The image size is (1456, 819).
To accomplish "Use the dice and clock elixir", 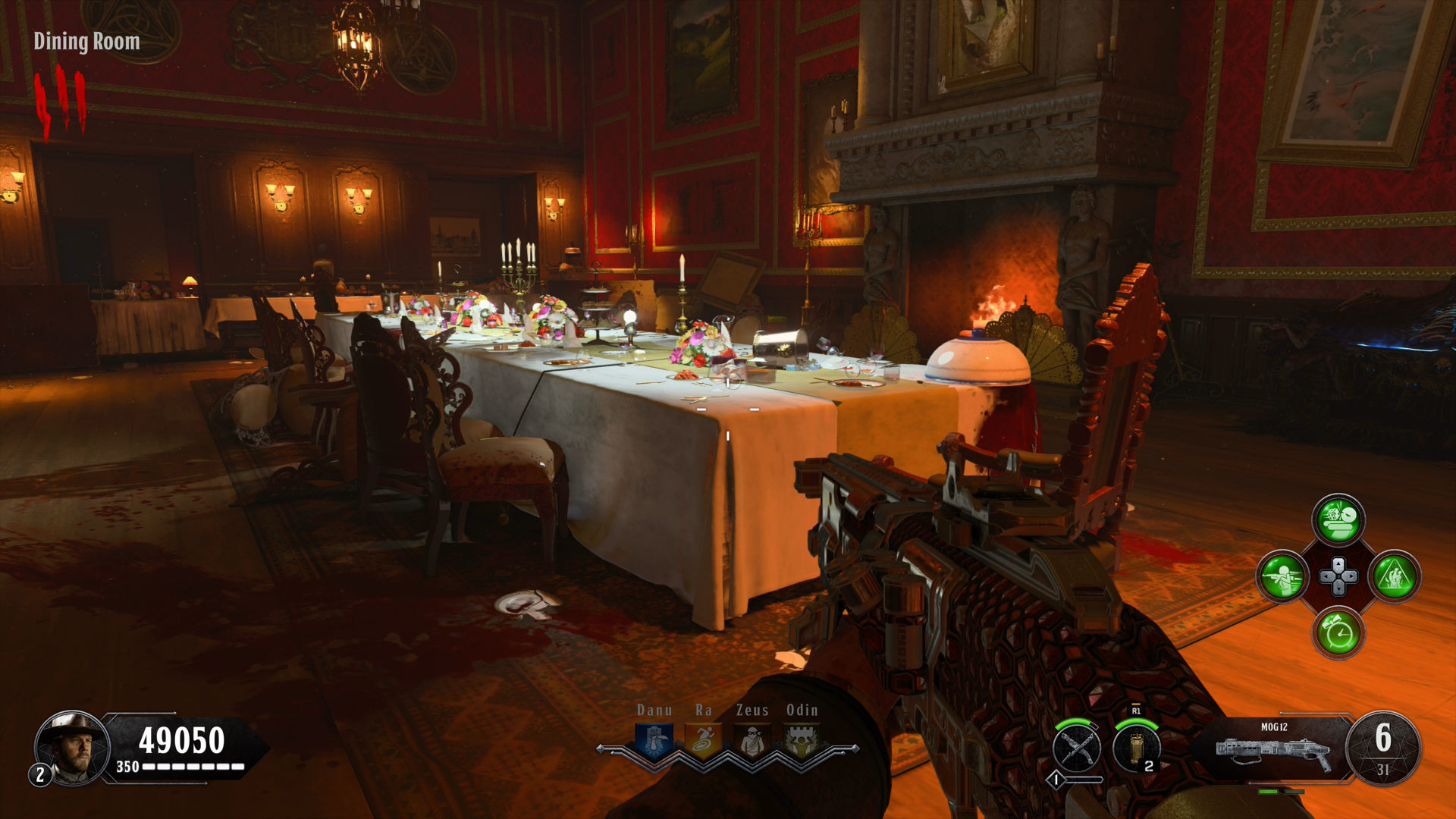I will click(x=1338, y=520).
